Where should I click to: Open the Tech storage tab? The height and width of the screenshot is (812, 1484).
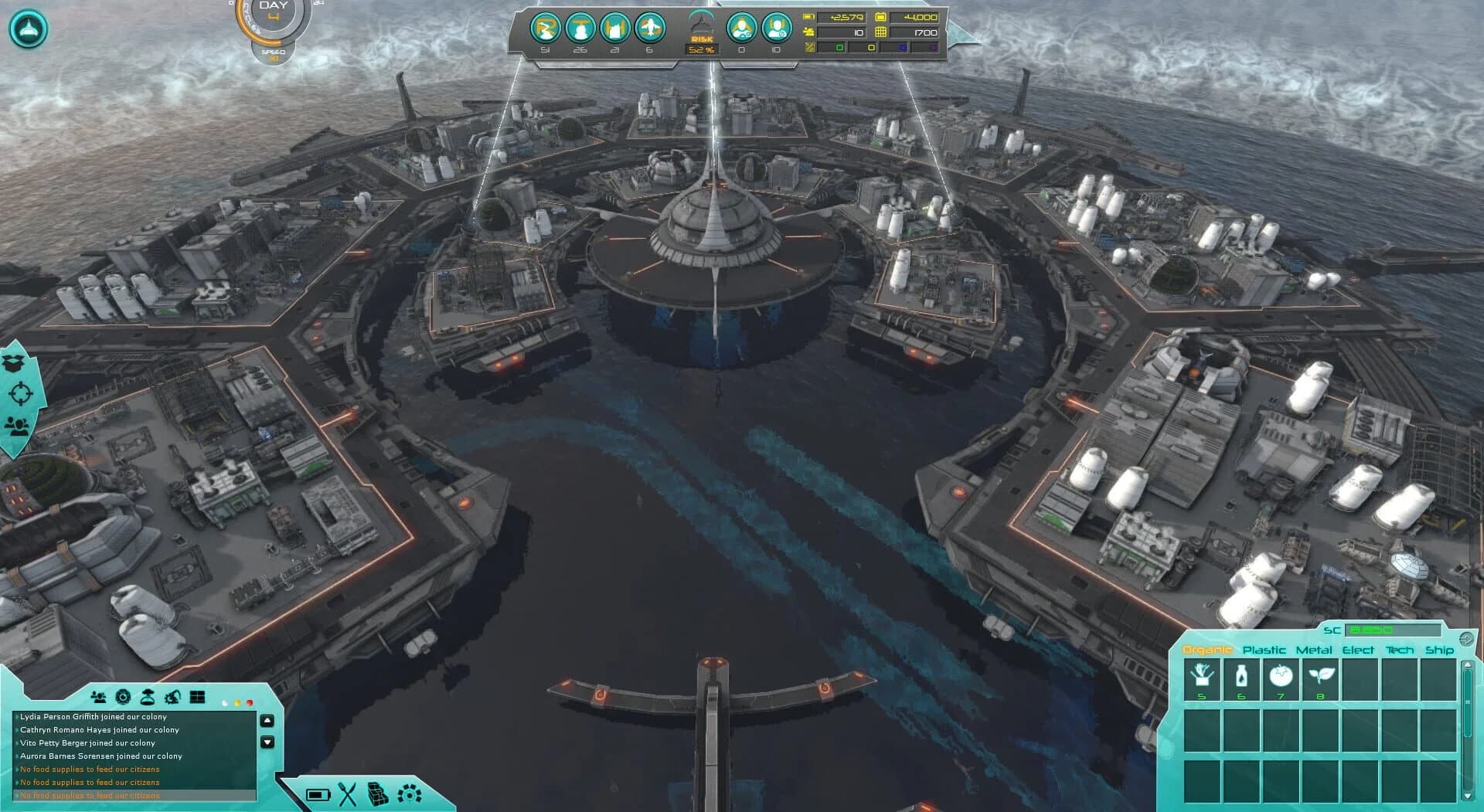(x=1401, y=651)
